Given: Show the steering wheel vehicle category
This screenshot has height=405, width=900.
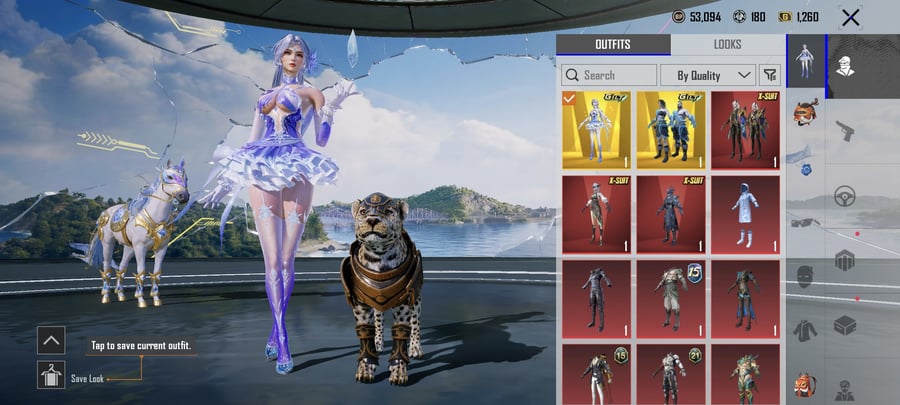Looking at the screenshot, I should [x=844, y=194].
